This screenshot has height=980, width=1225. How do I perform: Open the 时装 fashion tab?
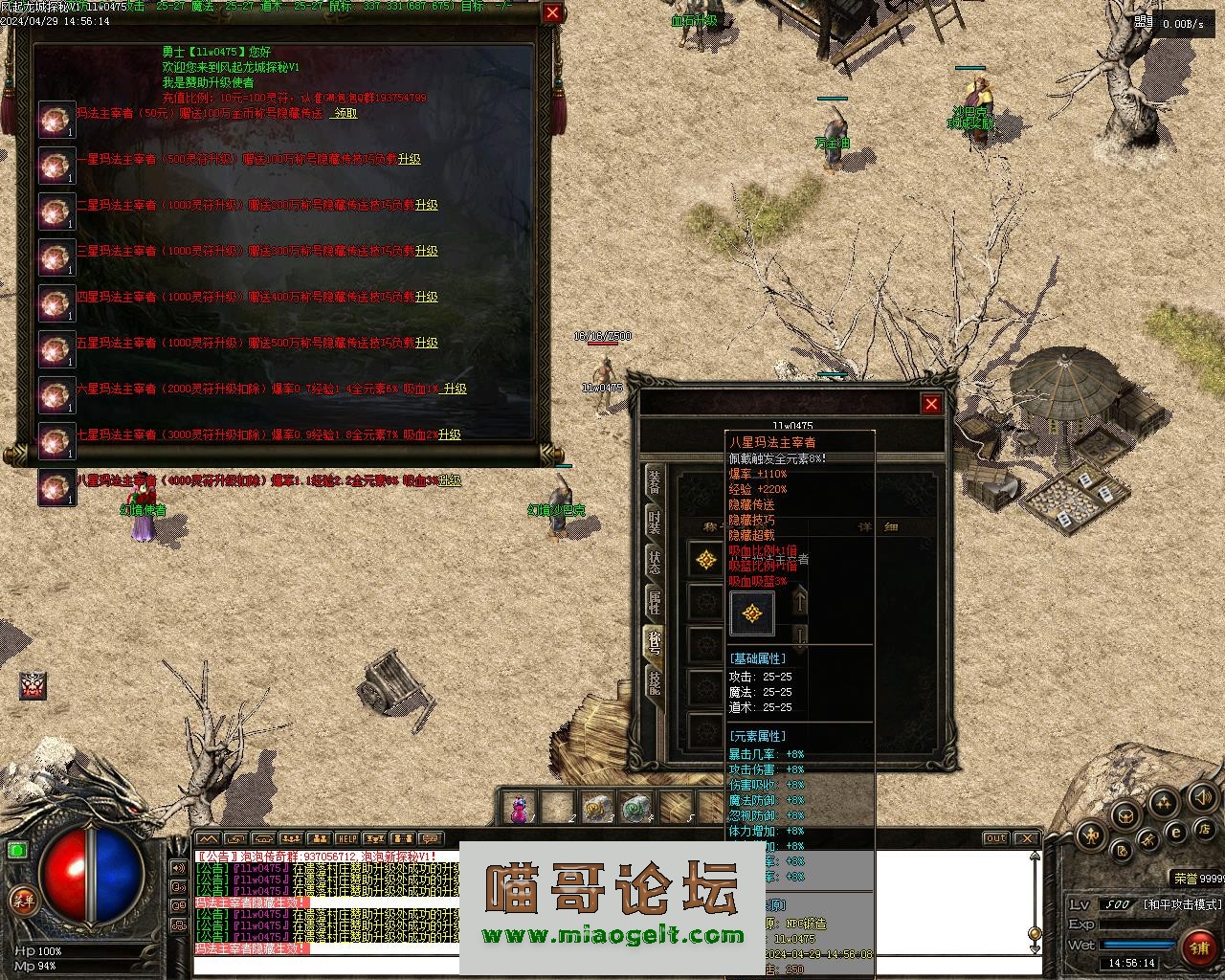(x=655, y=522)
